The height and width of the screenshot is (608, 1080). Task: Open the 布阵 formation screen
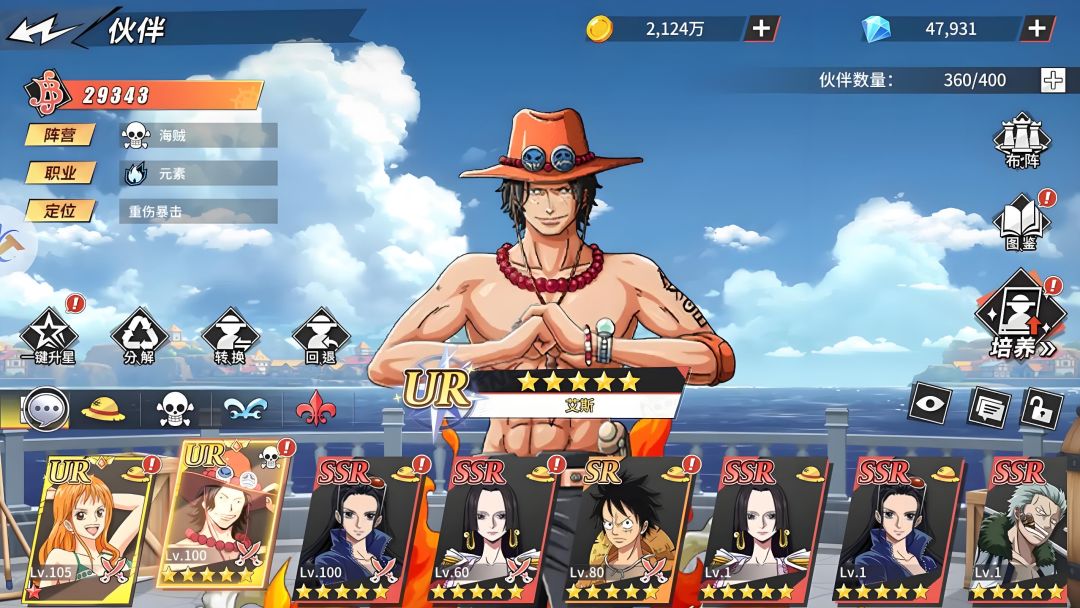1020,140
